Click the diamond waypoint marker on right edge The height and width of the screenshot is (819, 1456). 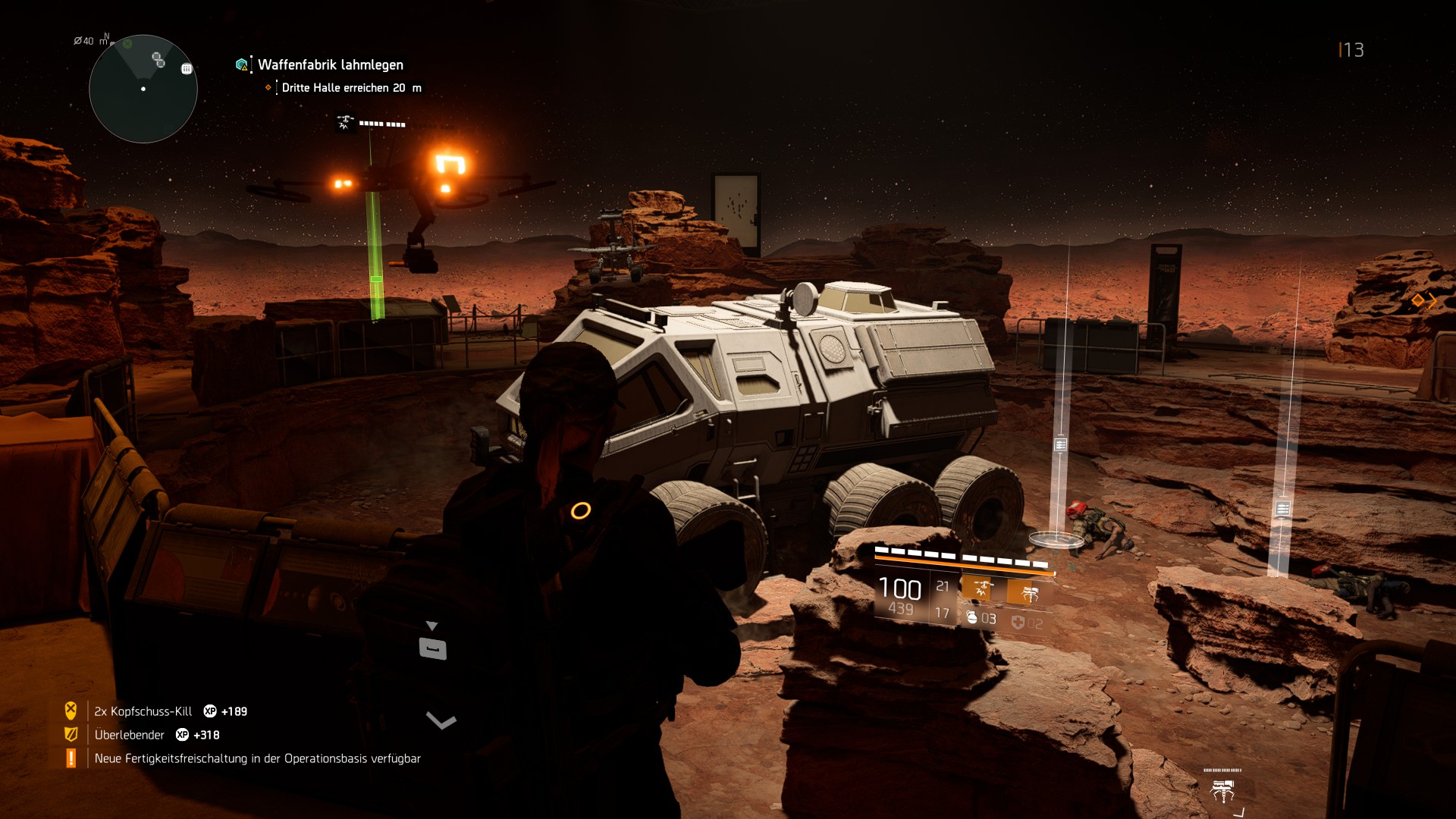tap(1418, 301)
